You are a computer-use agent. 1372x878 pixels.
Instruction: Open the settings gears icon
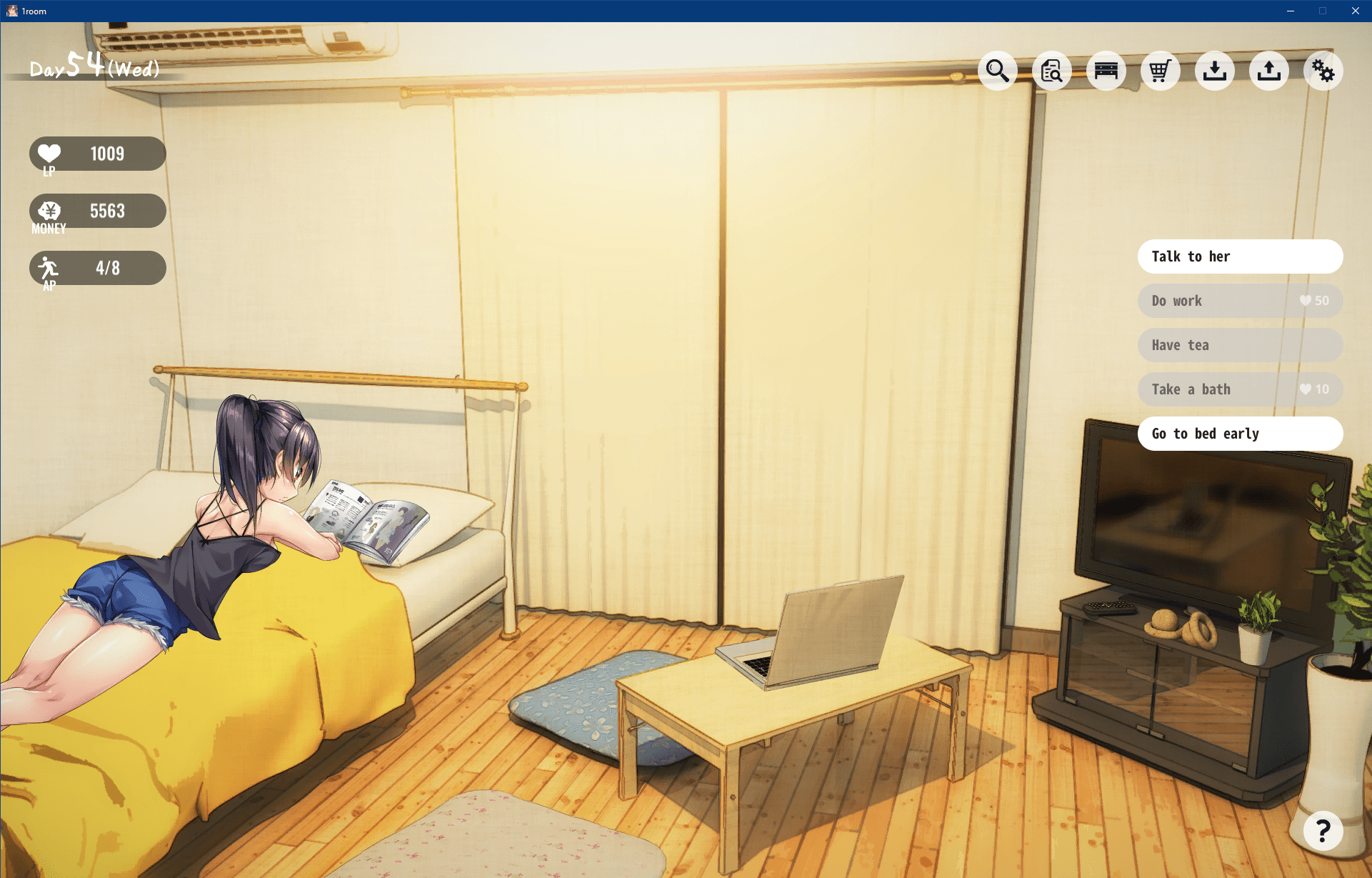pyautogui.click(x=1323, y=71)
